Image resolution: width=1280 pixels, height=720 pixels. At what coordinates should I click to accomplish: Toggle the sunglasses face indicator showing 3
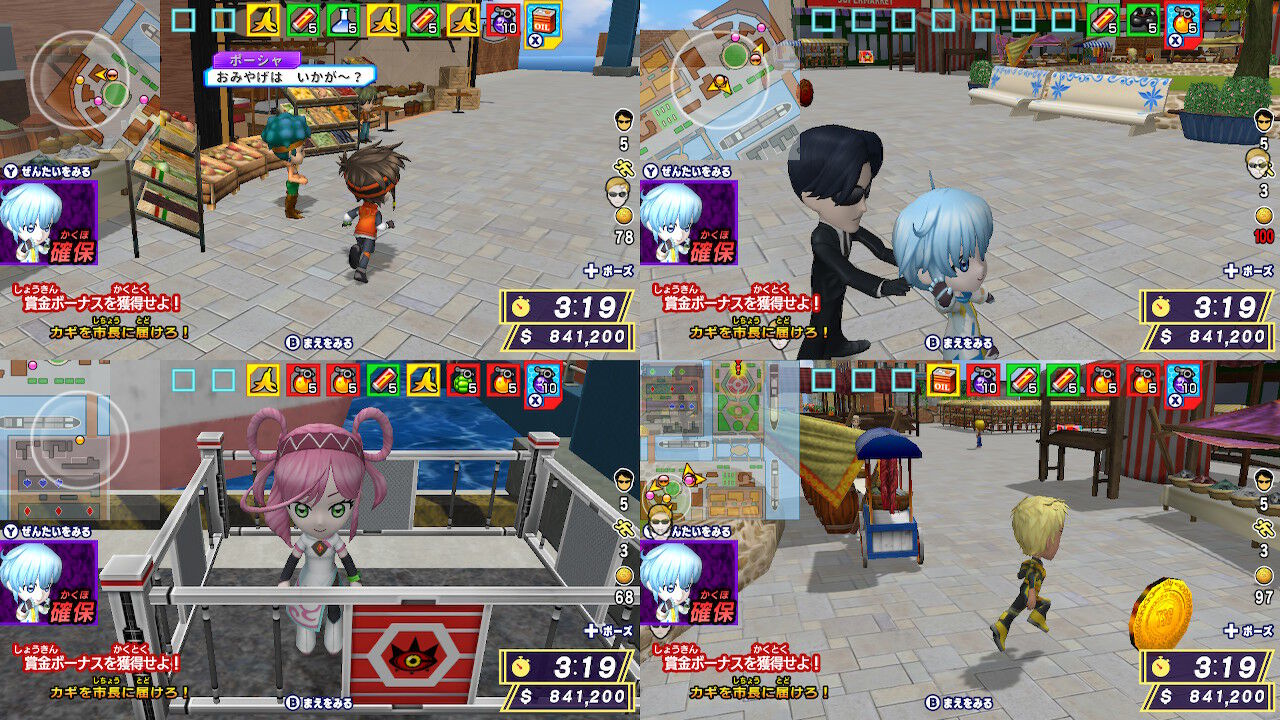pos(1258,165)
